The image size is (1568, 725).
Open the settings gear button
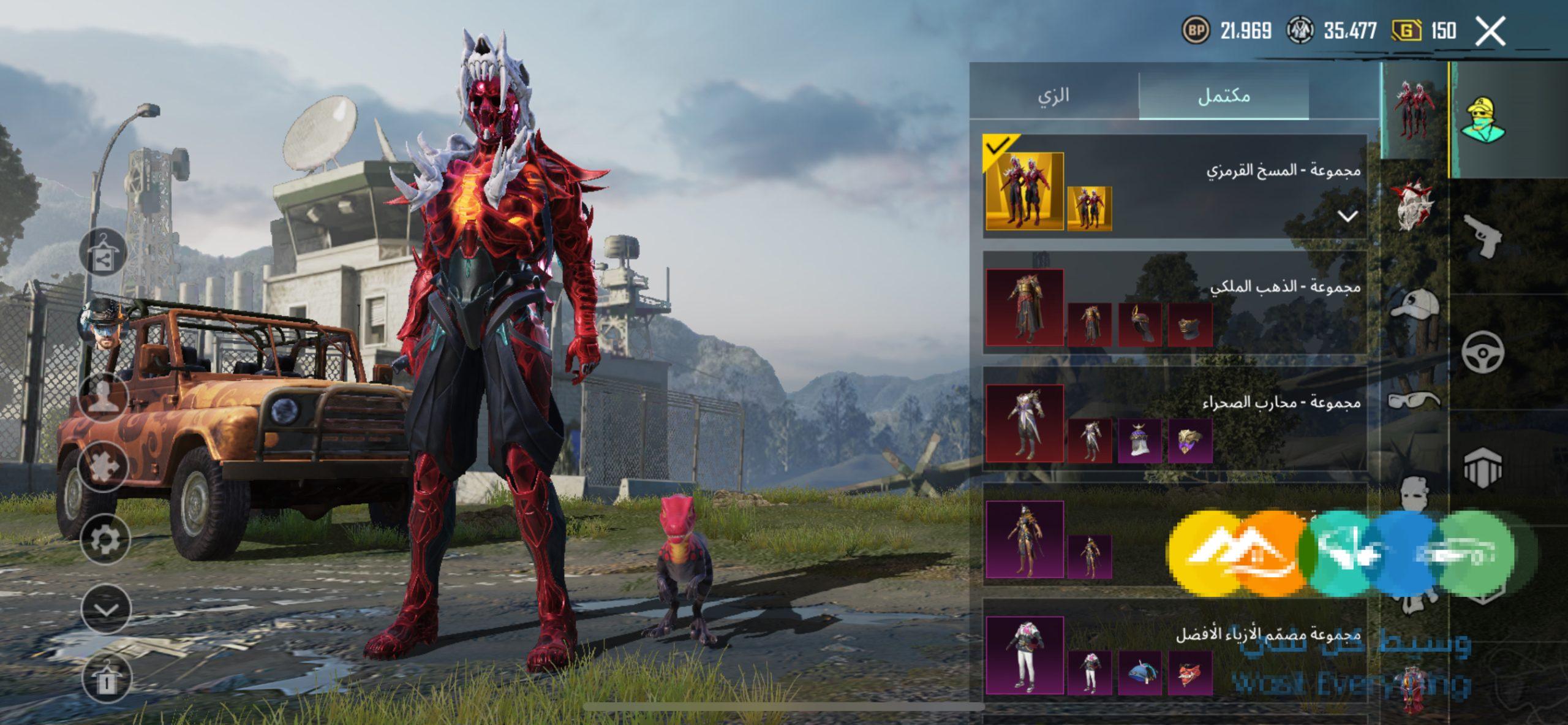[x=105, y=539]
